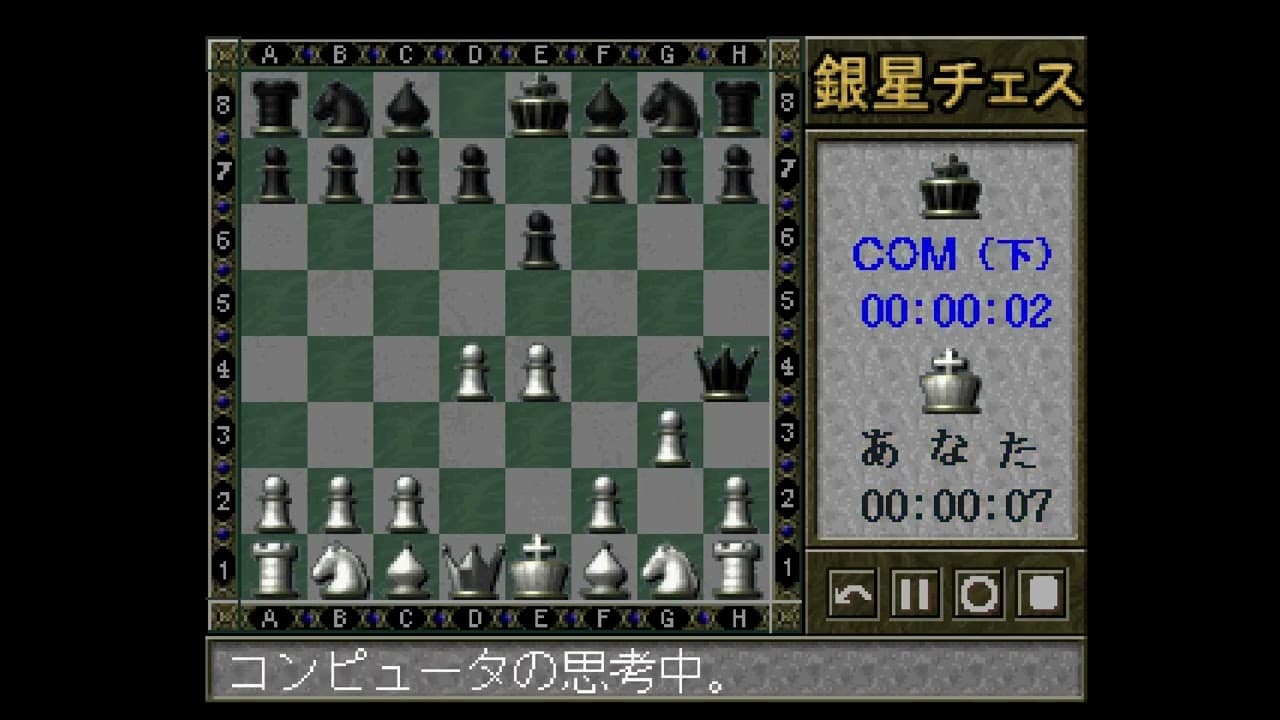Click the white rook on h1
1280x720 pixels.
[x=738, y=565]
